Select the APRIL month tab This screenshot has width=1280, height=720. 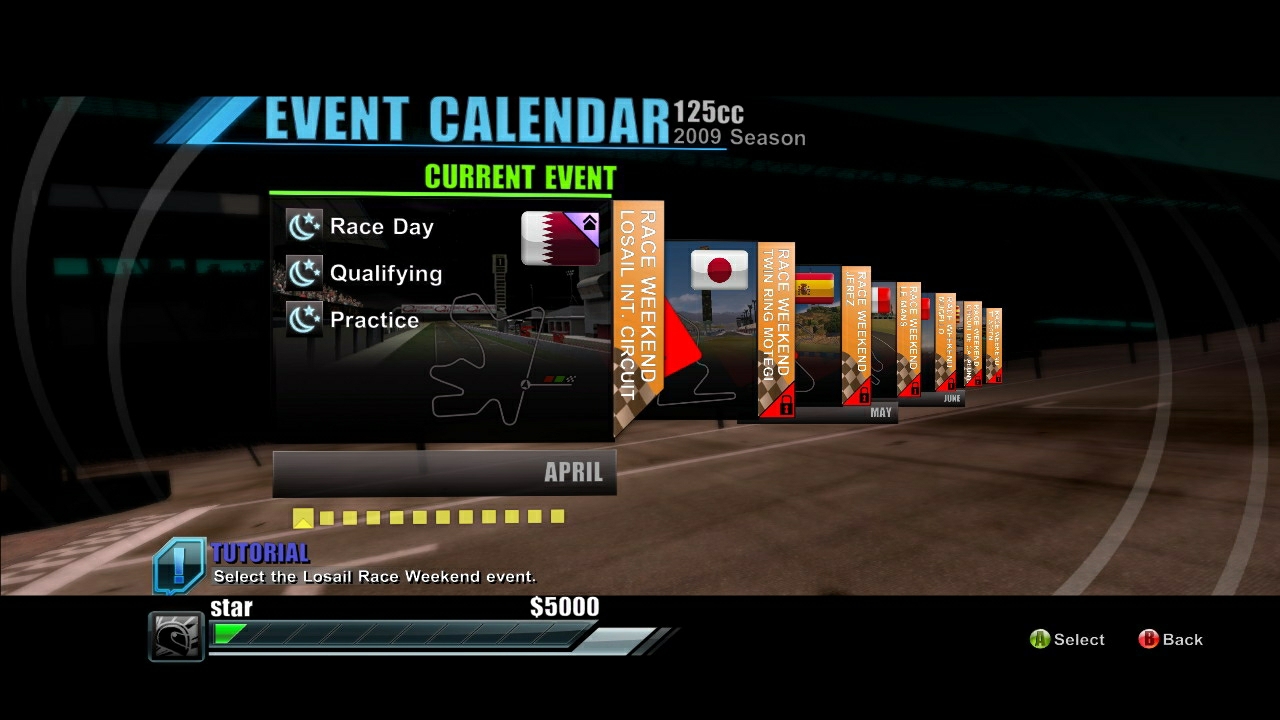click(x=573, y=472)
